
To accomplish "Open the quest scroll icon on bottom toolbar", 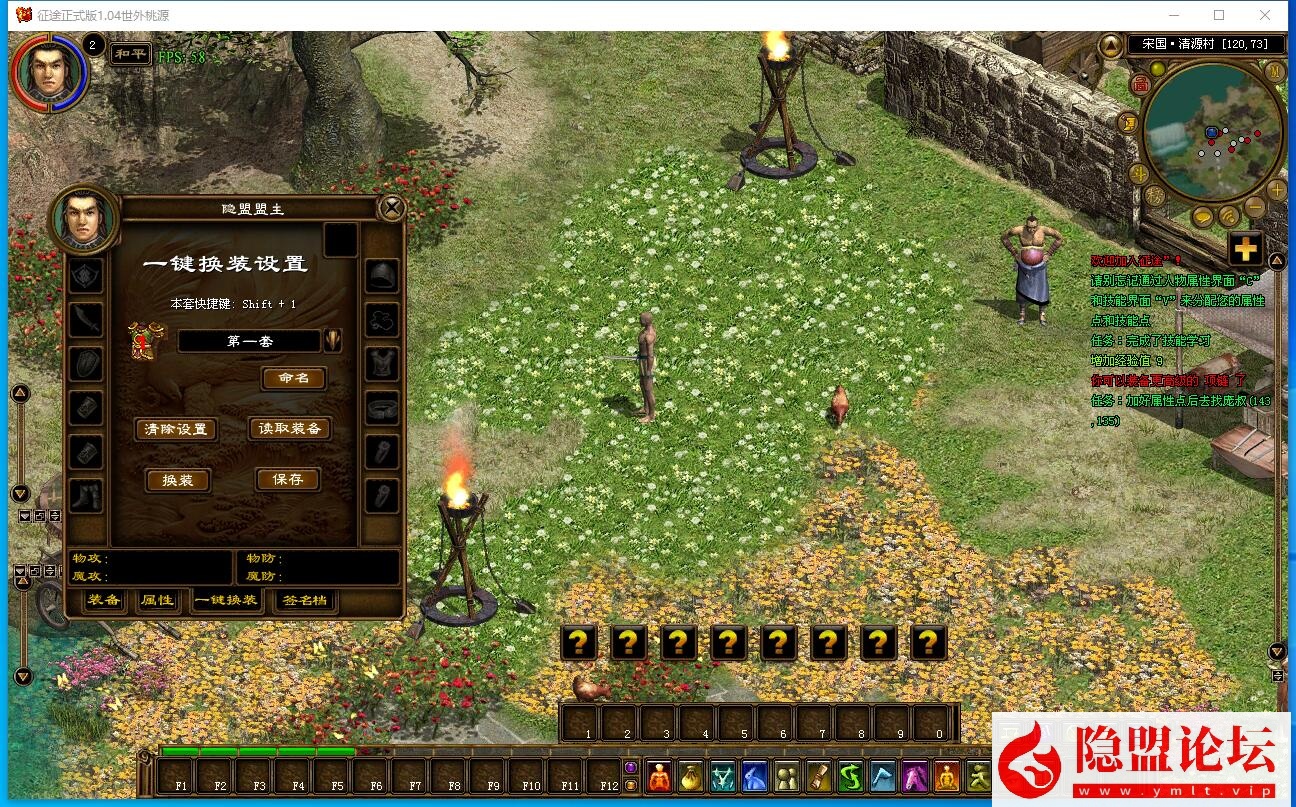I will click(x=816, y=776).
